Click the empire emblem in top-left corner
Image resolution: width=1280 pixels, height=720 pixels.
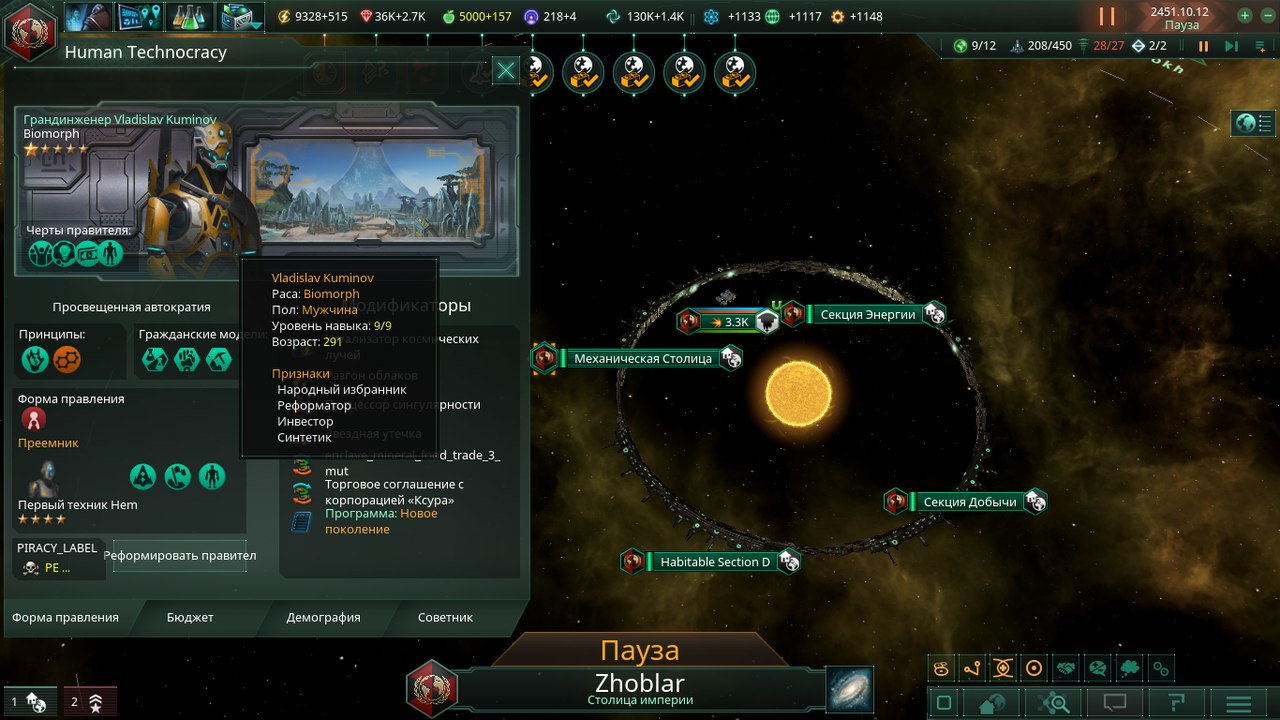click(30, 32)
